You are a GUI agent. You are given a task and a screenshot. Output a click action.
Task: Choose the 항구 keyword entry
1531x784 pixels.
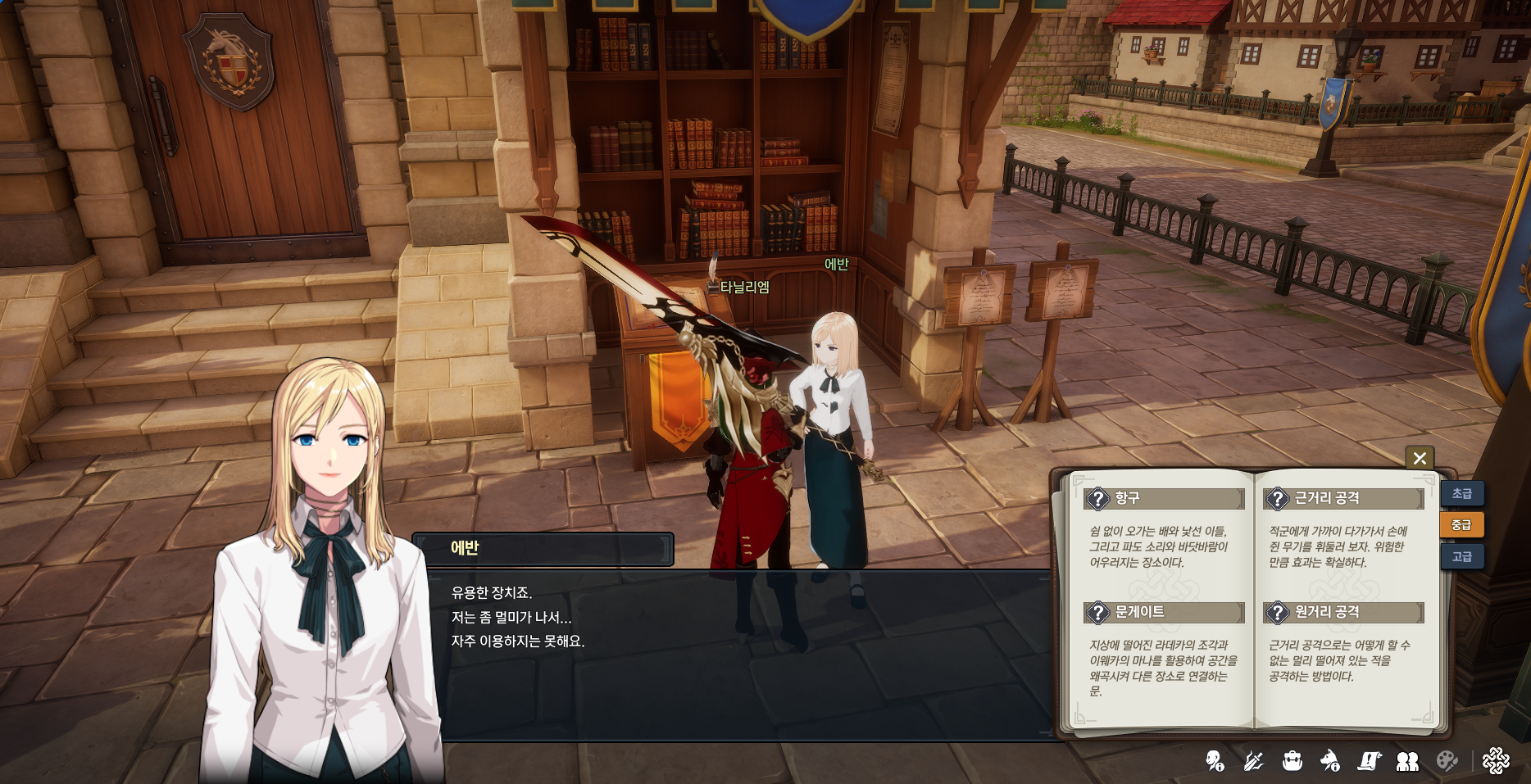[x=1164, y=498]
